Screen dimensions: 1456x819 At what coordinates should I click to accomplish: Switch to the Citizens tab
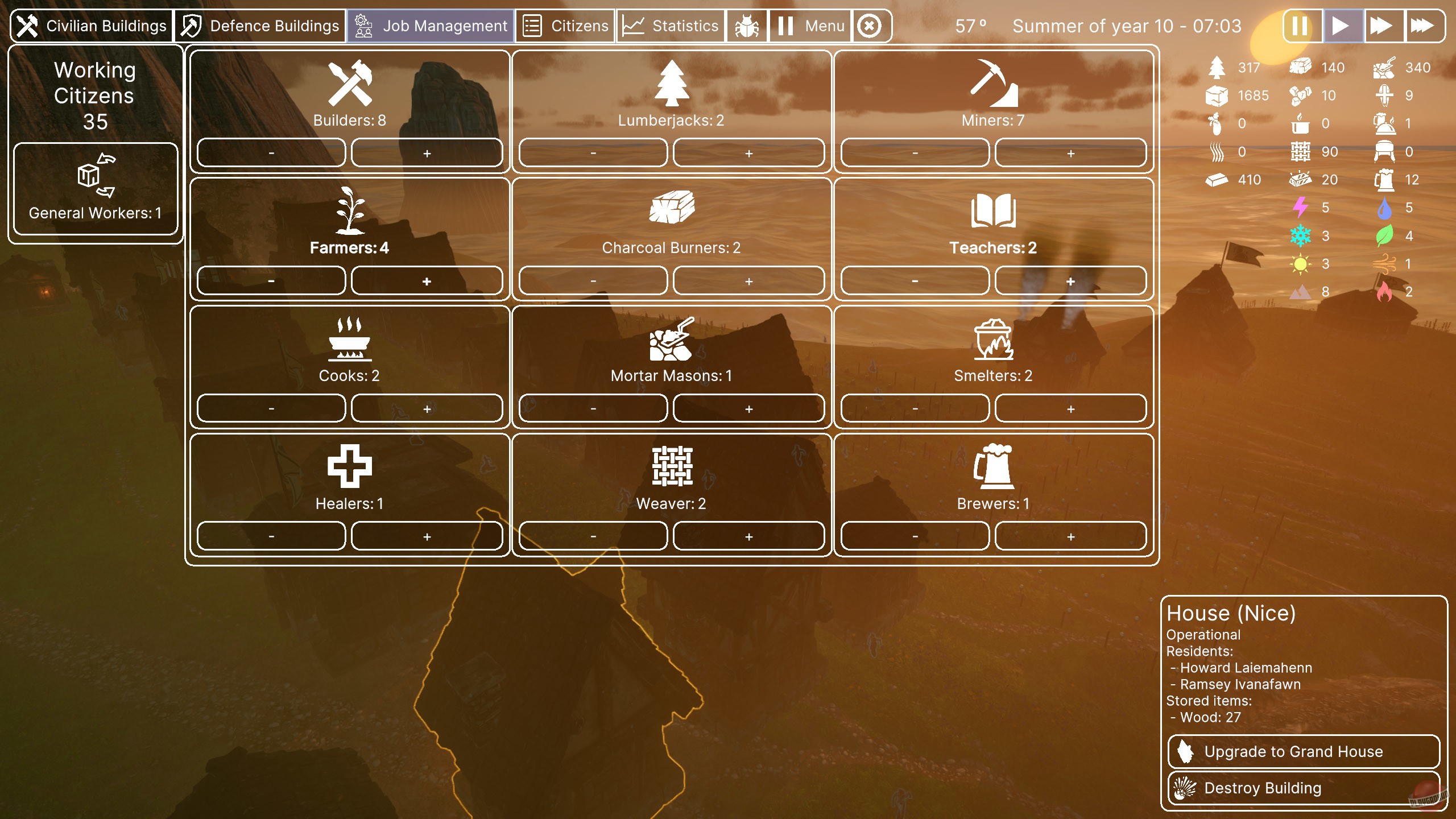click(564, 25)
